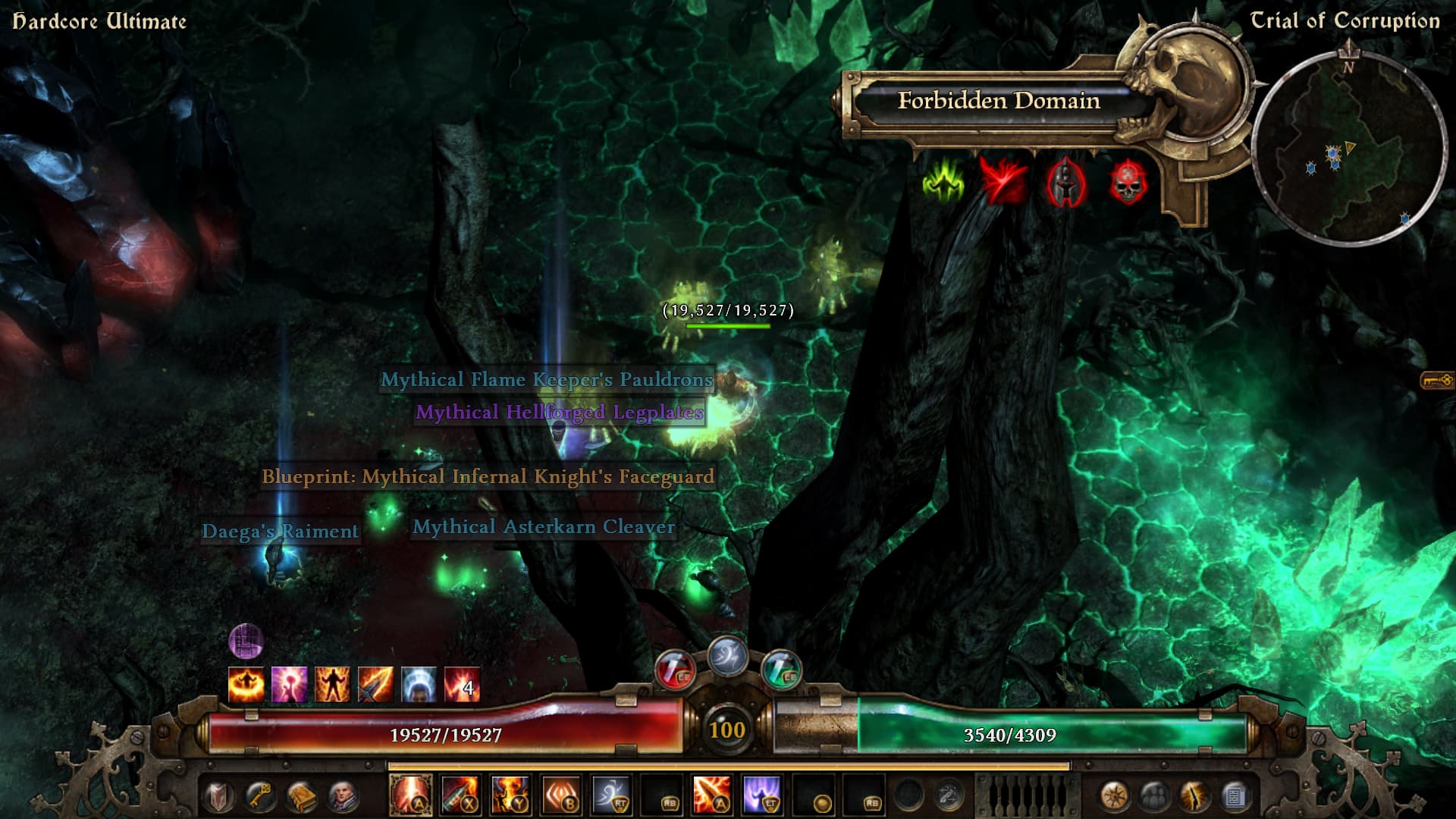The image size is (1456, 819).
Task: Inspect the red helmet mutator icon
Action: point(1065,183)
